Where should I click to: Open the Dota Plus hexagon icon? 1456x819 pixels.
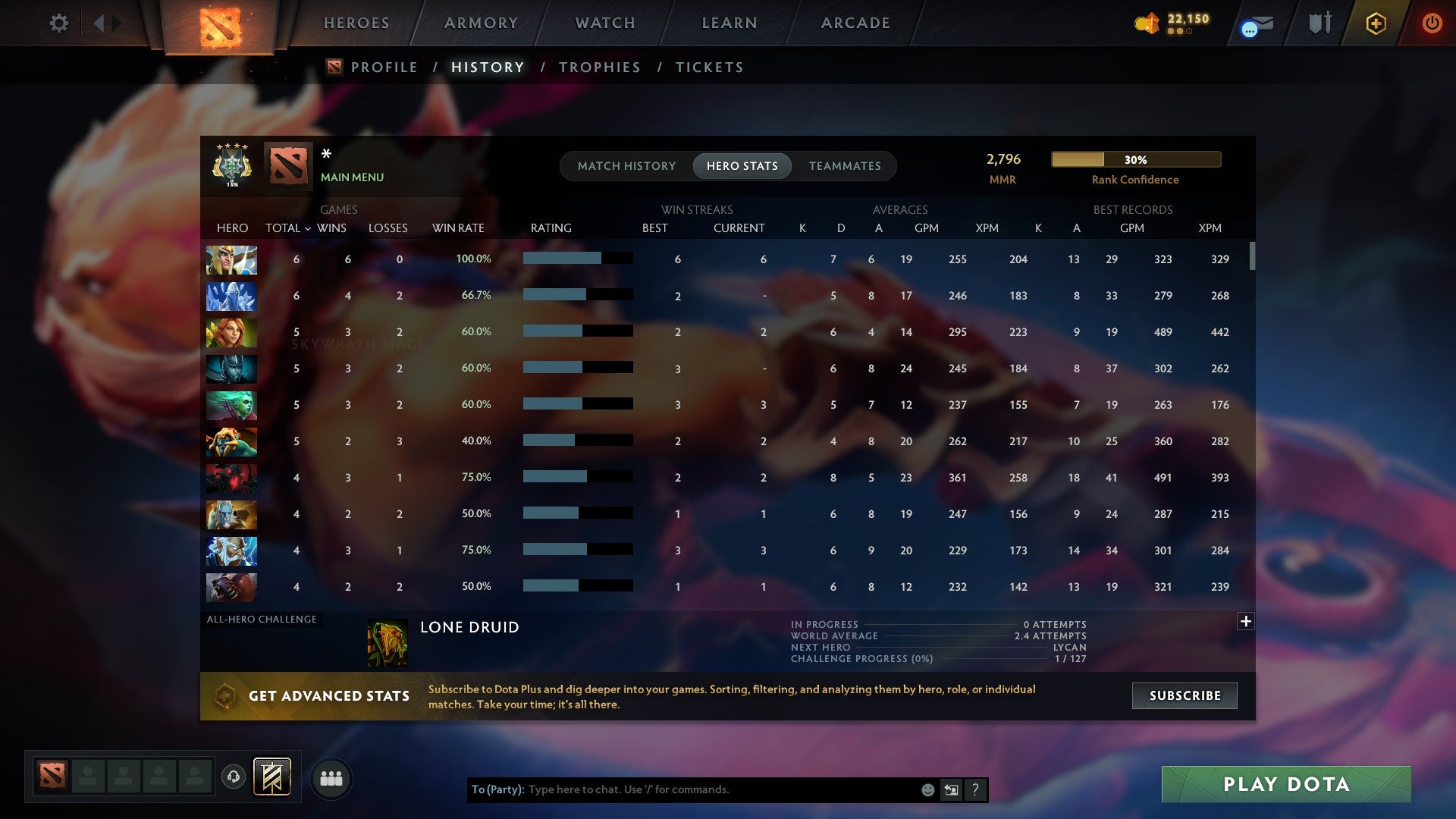click(x=1376, y=24)
